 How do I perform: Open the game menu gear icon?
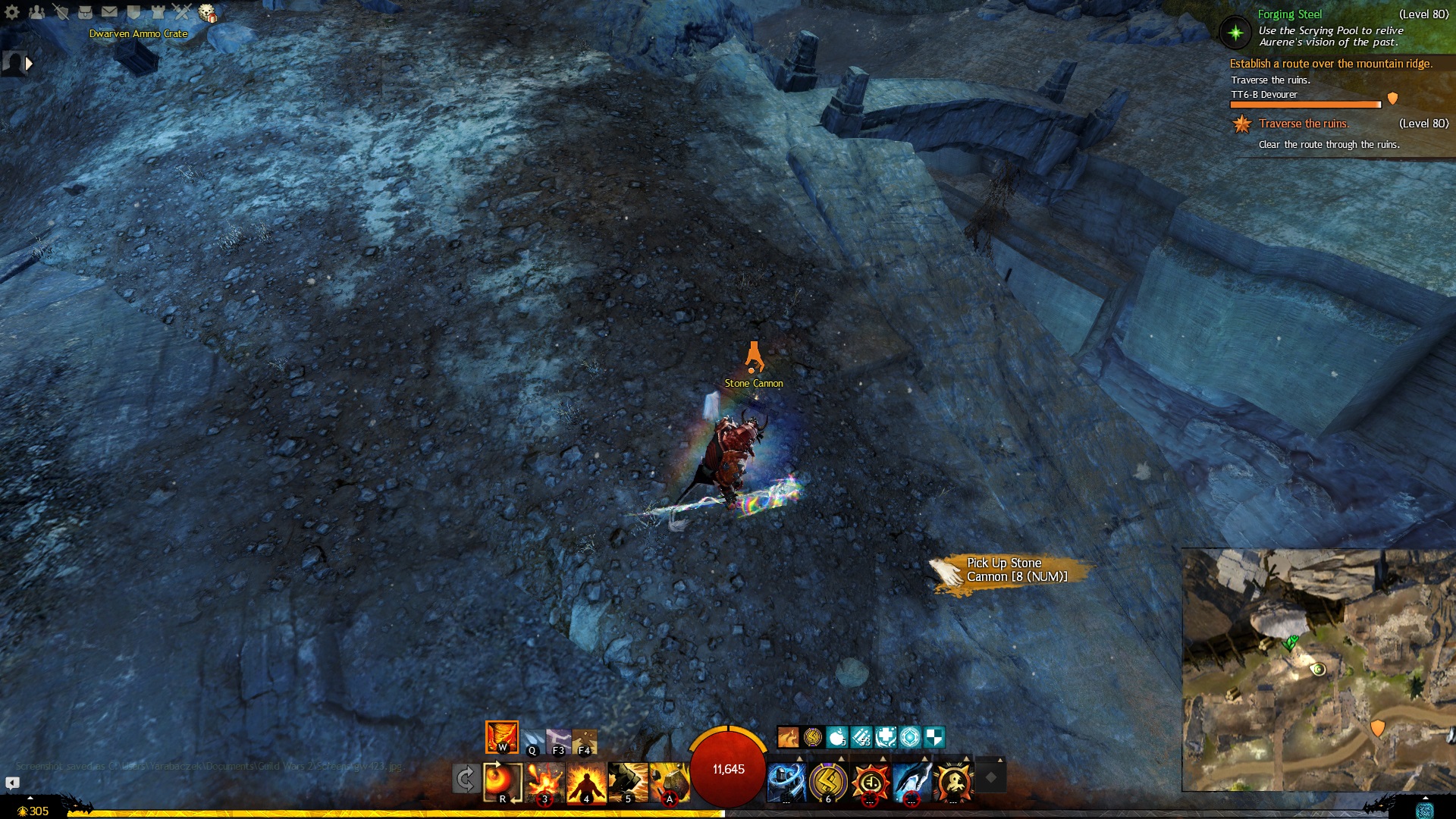pyautogui.click(x=12, y=11)
